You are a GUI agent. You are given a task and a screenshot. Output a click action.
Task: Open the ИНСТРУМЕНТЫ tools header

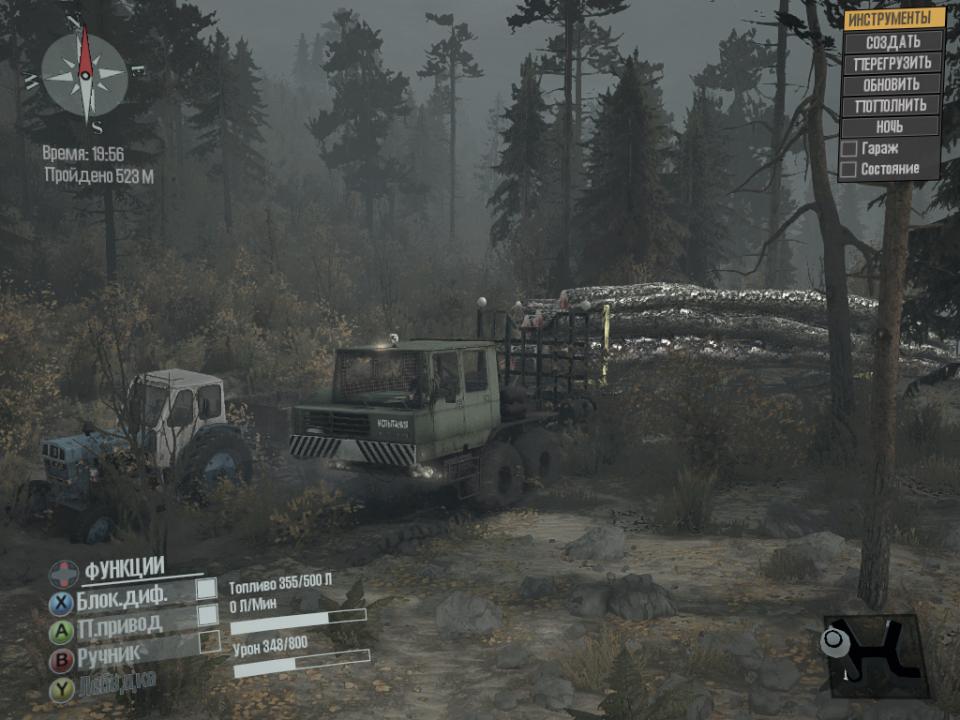894,18
